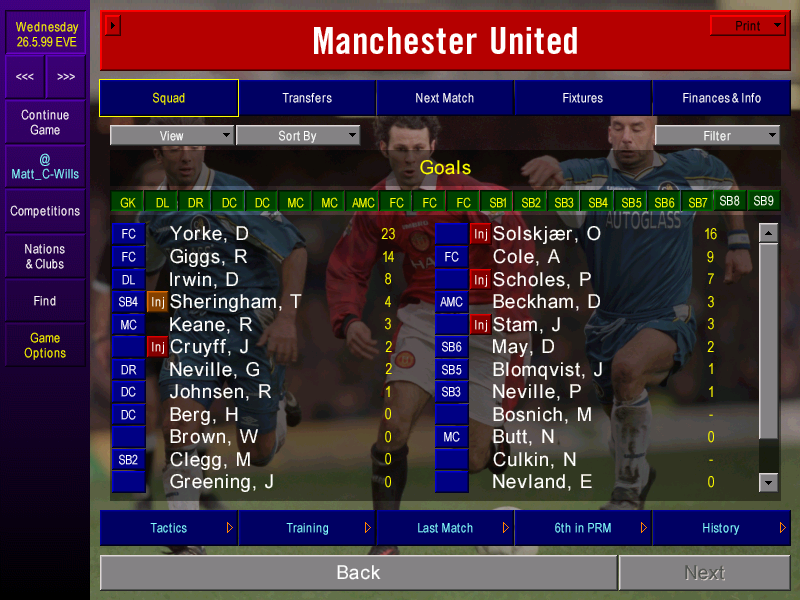Viewport: 800px width, 600px height.
Task: Expand the Filter dropdown
Action: click(717, 136)
